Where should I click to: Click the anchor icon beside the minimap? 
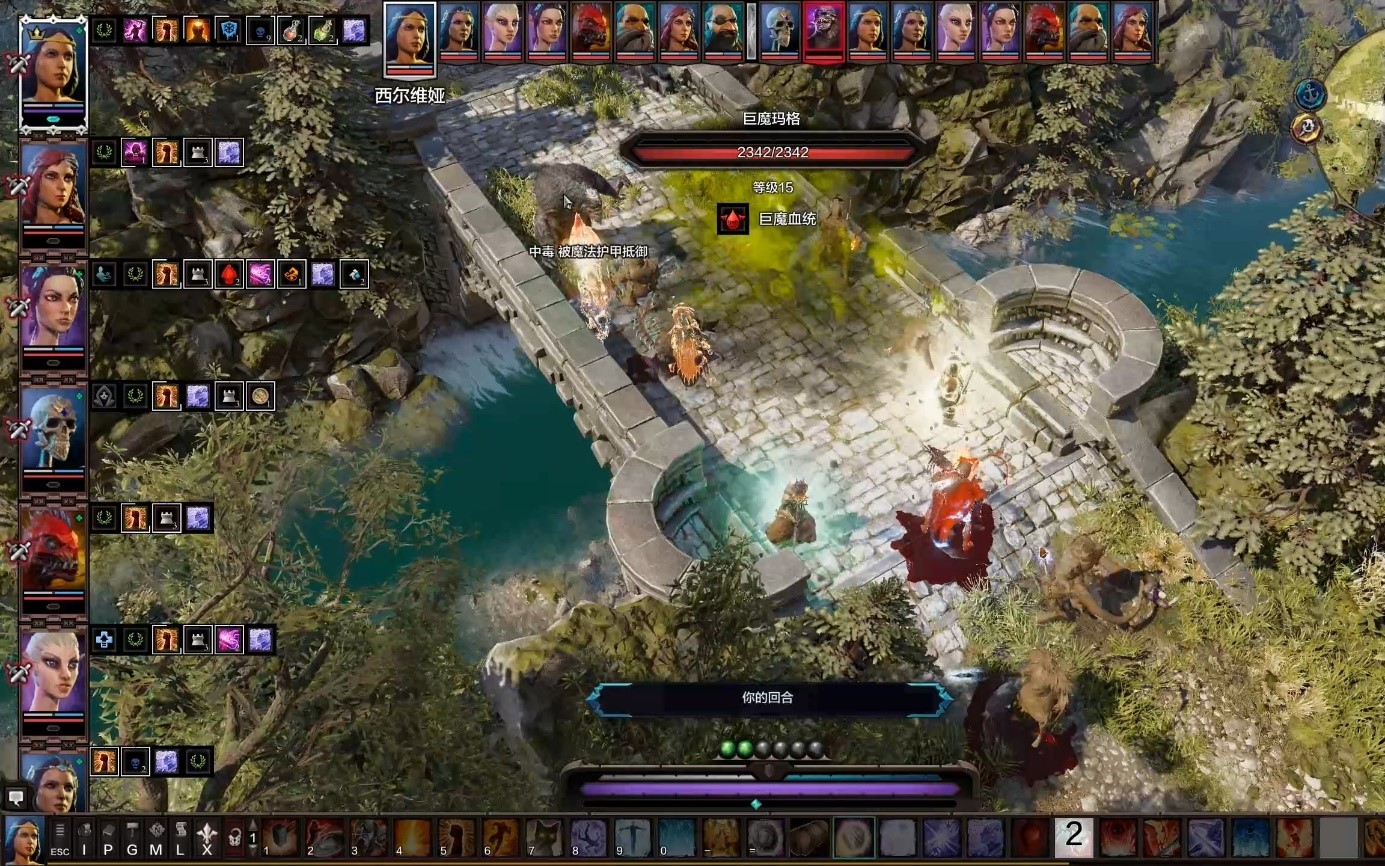coord(1308,96)
